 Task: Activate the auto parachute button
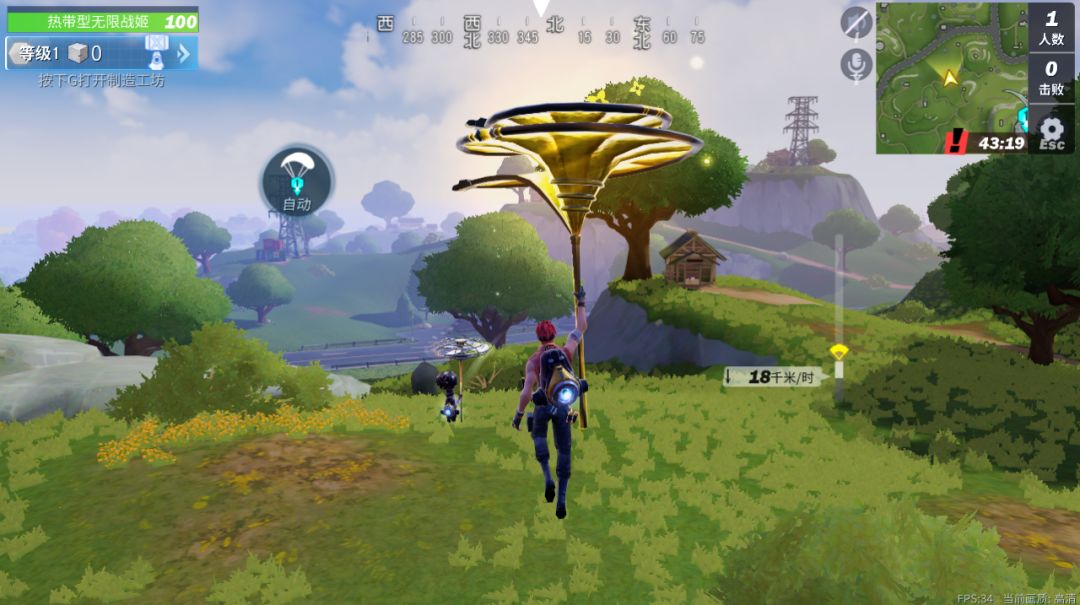tap(297, 181)
